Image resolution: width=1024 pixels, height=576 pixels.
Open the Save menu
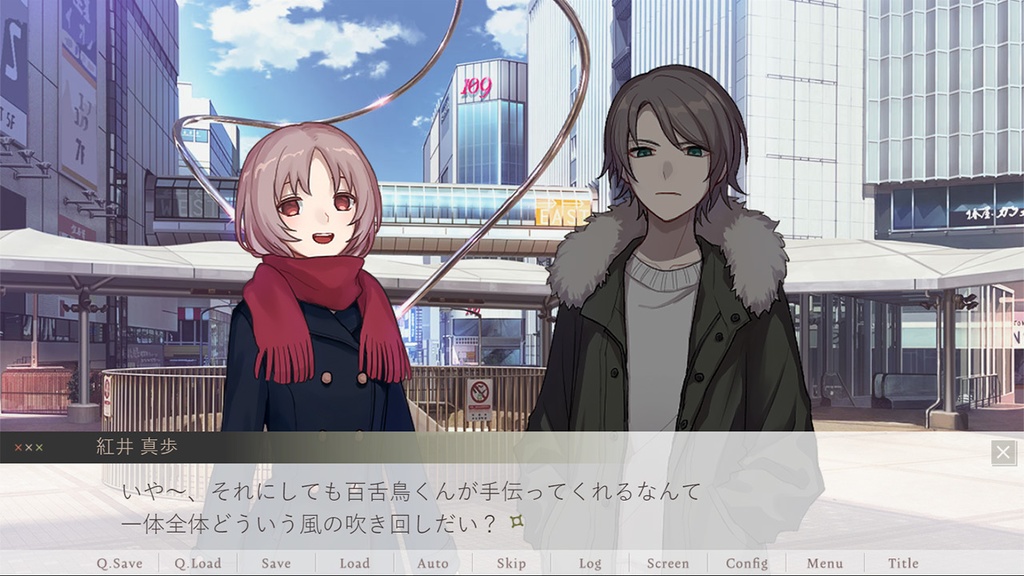point(276,563)
